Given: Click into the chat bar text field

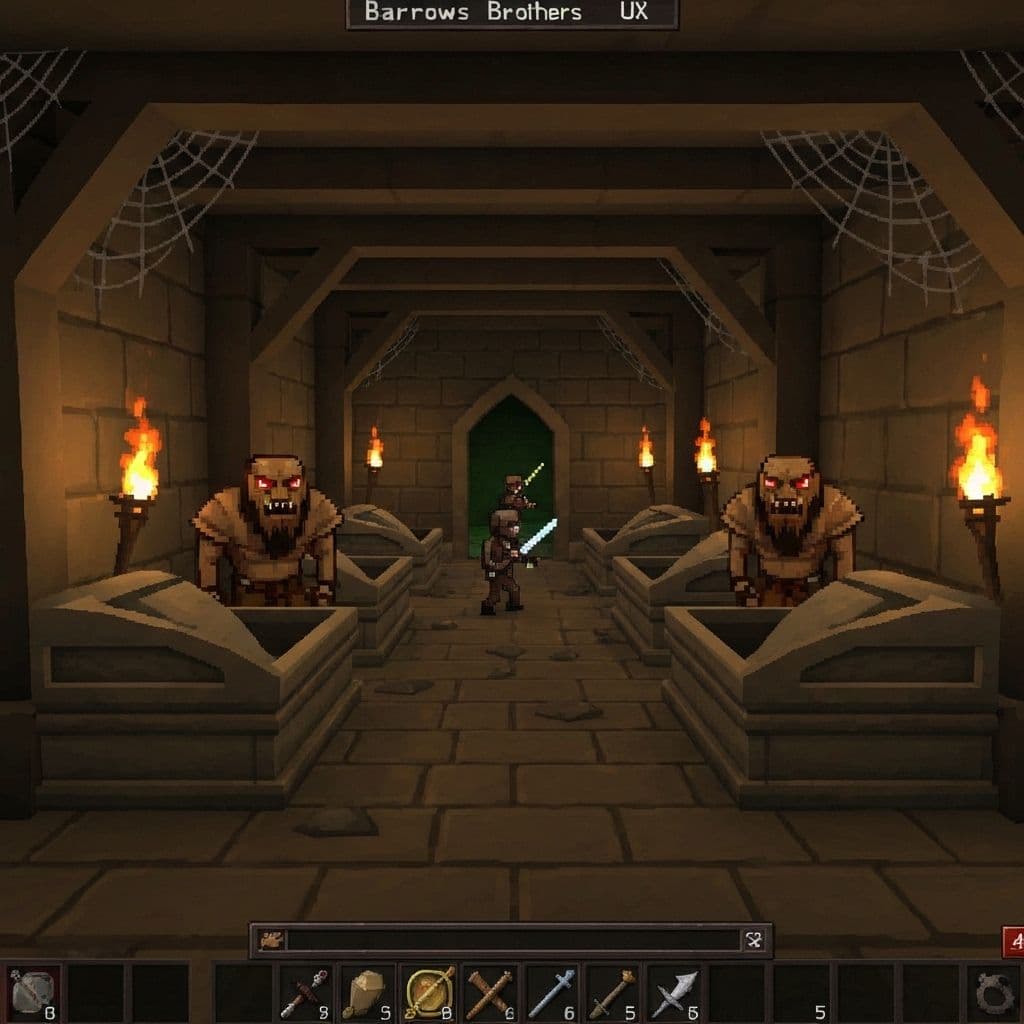Looking at the screenshot, I should 512,940.
